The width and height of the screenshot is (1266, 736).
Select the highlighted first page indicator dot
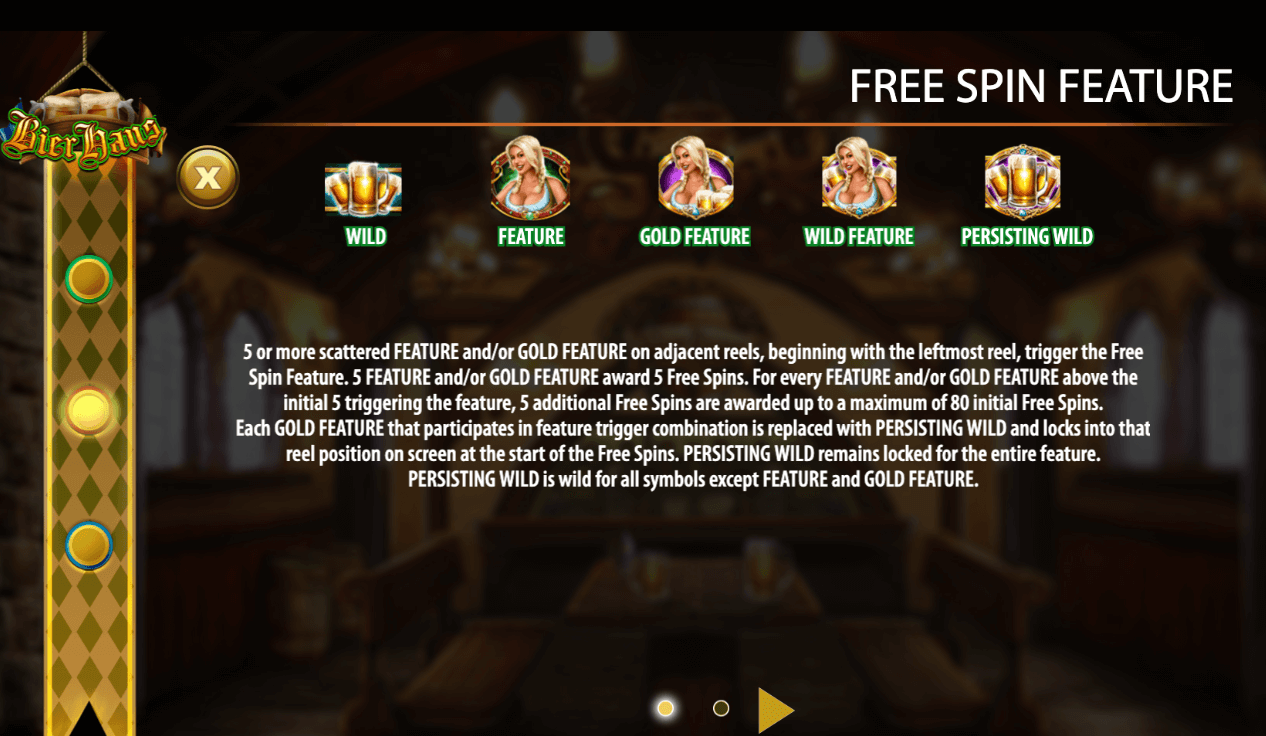[665, 708]
